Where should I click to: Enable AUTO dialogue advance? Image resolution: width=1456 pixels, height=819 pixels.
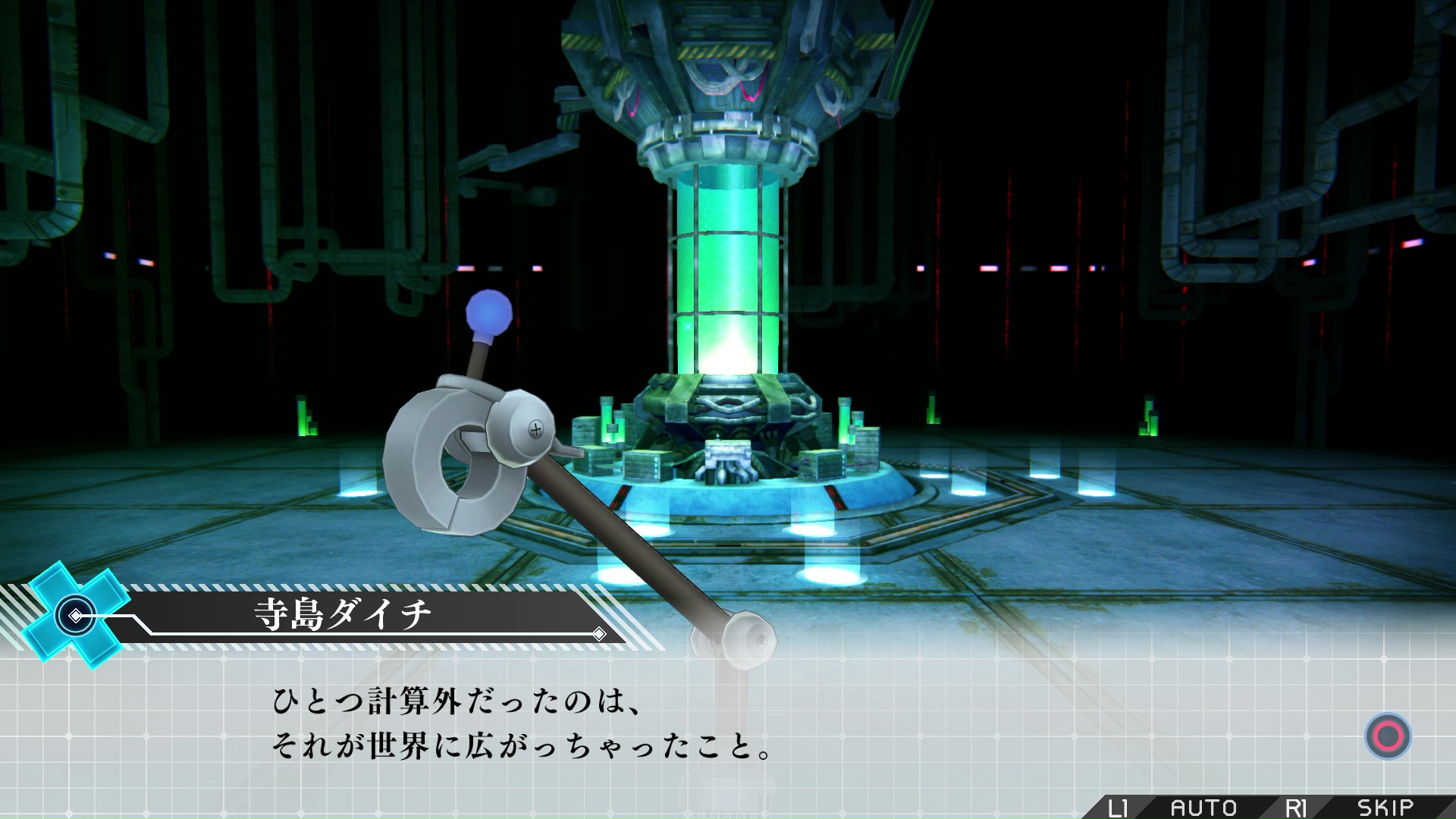(x=1203, y=807)
